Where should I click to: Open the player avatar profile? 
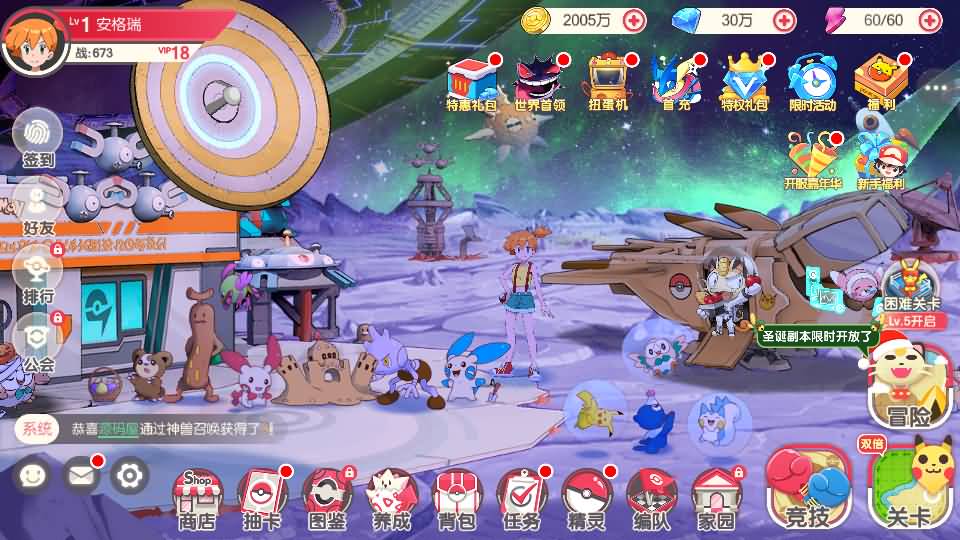click(32, 38)
